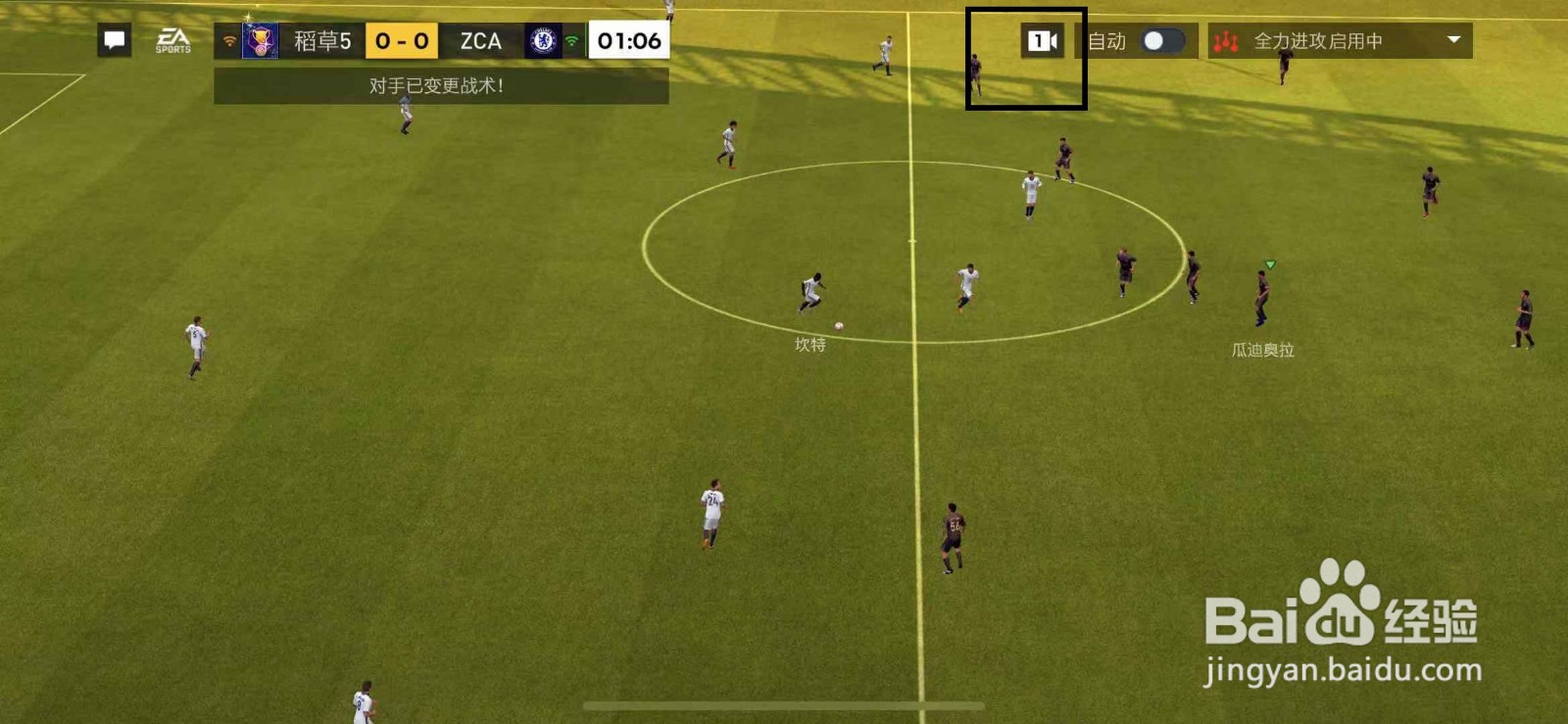This screenshot has width=1568, height=724.
Task: Click the red tactics formation icon
Action: (1229, 42)
